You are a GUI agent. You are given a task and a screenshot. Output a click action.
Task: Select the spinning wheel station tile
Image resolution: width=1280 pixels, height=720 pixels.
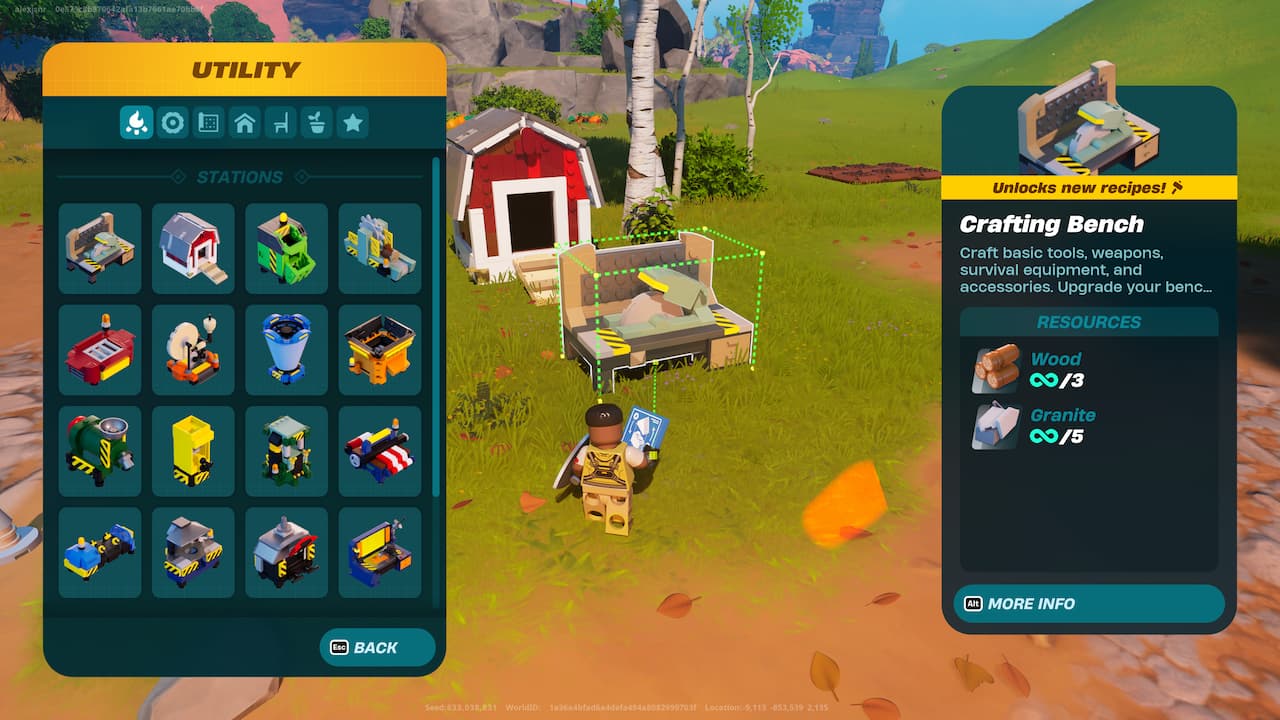(x=193, y=350)
